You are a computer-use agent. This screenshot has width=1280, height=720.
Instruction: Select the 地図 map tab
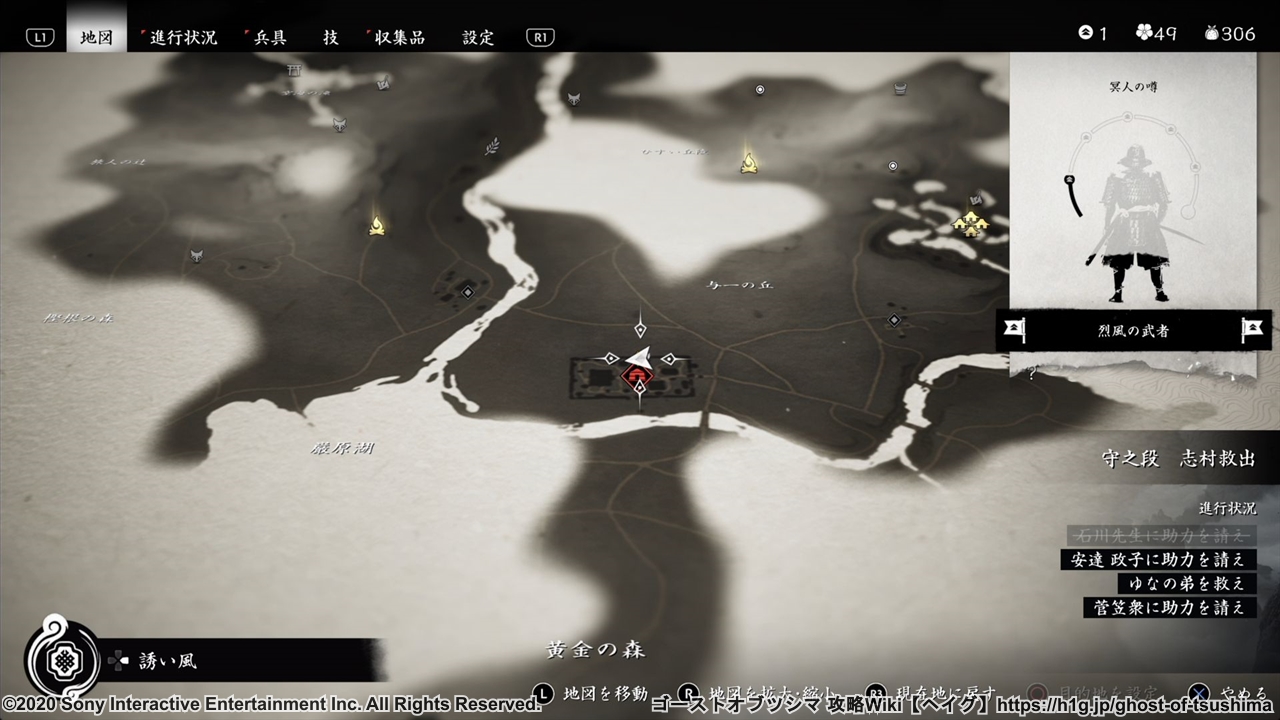pos(97,37)
